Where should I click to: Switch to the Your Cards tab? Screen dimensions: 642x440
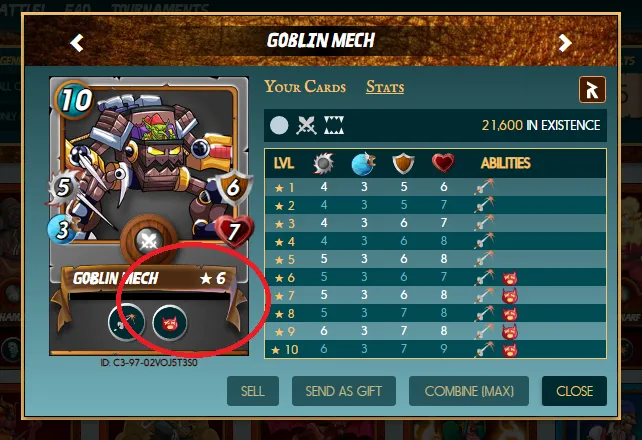tap(305, 87)
